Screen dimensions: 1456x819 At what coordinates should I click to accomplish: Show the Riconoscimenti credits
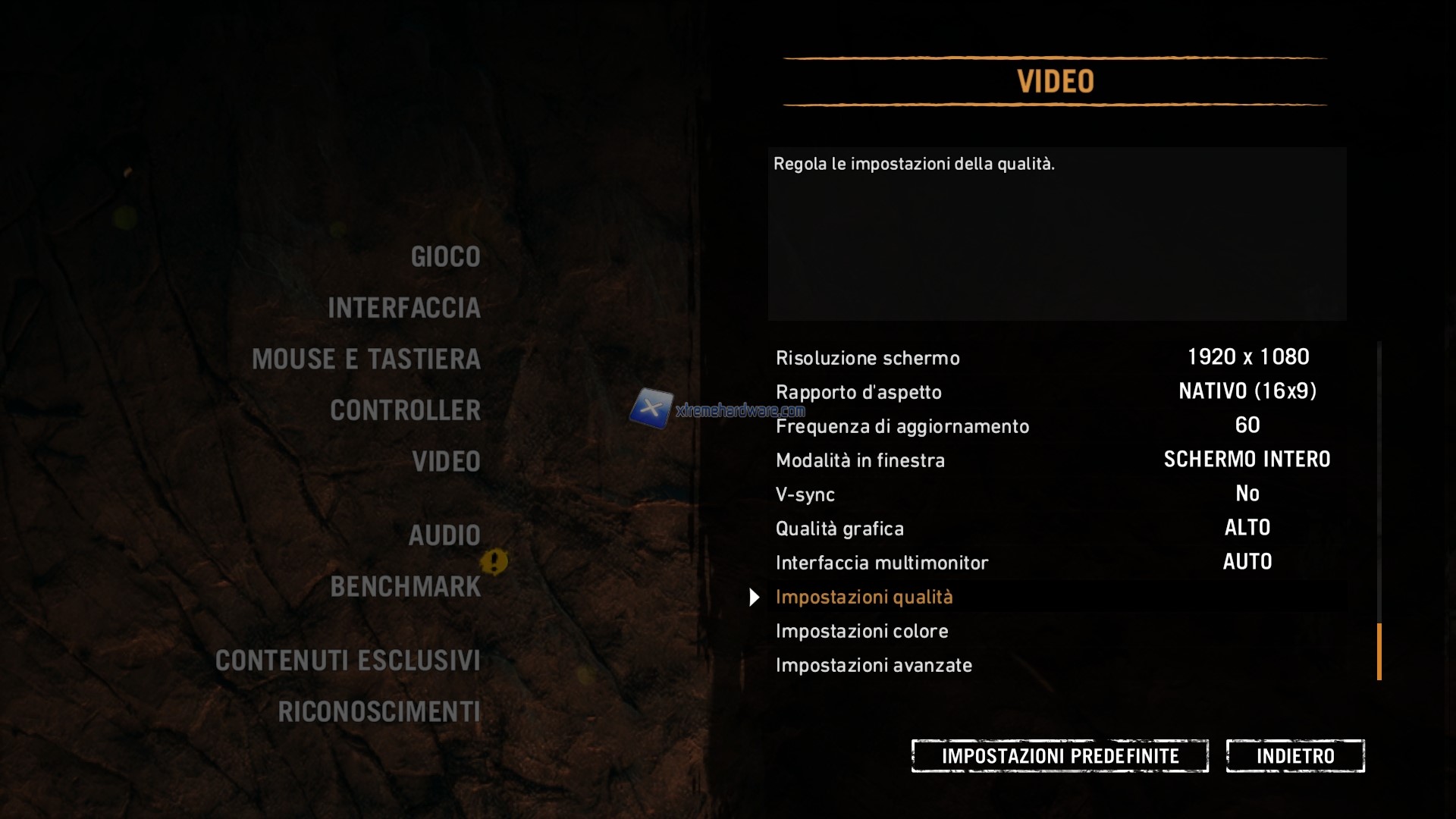[379, 712]
